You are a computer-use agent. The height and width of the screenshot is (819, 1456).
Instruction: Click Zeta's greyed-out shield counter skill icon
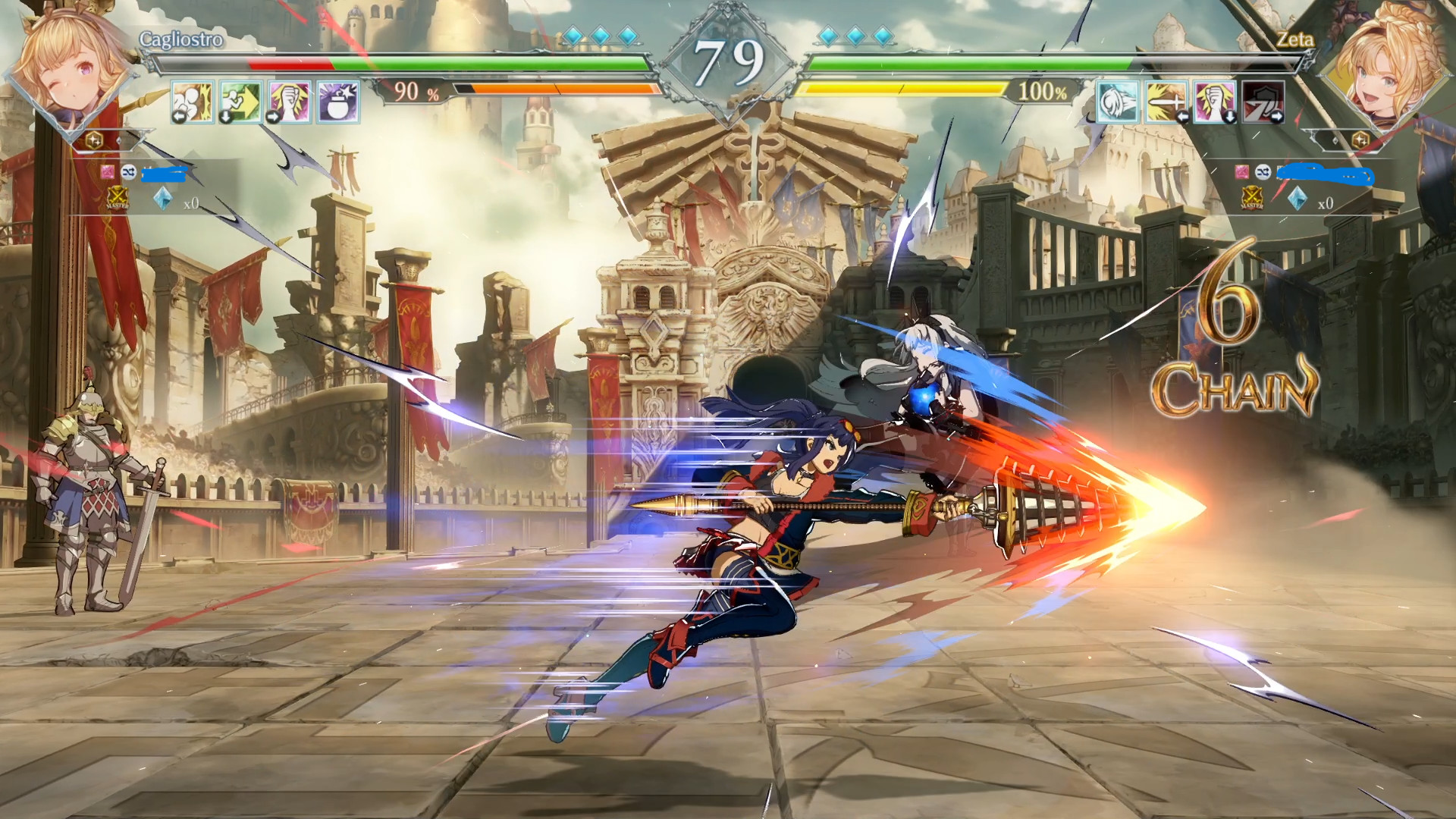(x=1263, y=102)
